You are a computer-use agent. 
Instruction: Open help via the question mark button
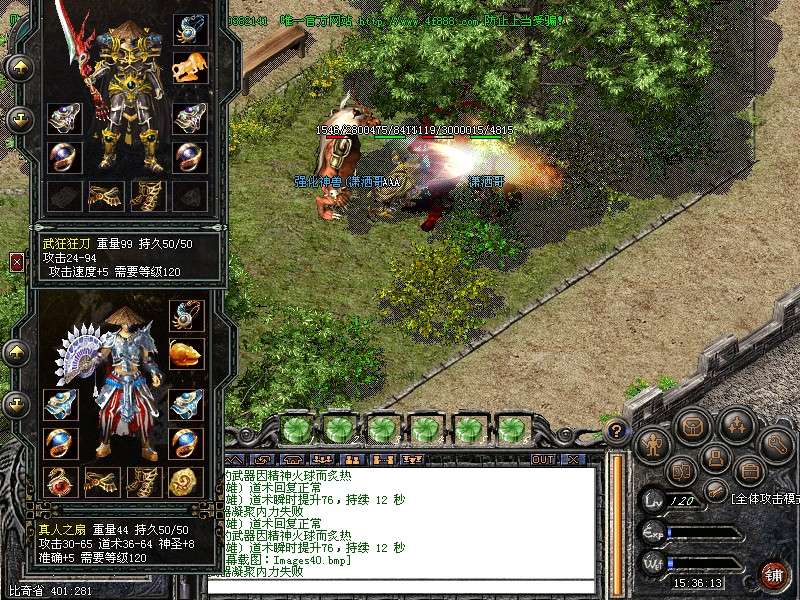tap(618, 432)
